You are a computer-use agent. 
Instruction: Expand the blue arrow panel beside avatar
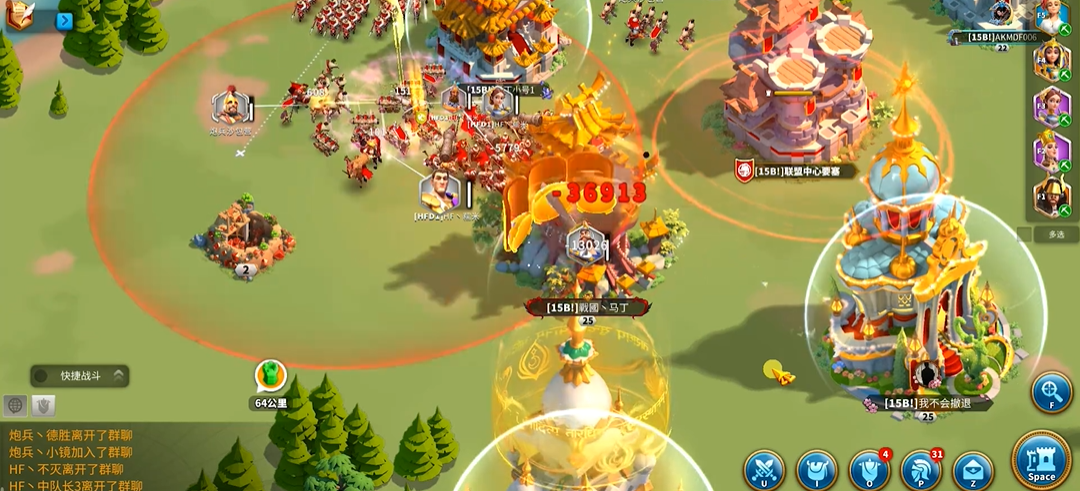click(65, 20)
